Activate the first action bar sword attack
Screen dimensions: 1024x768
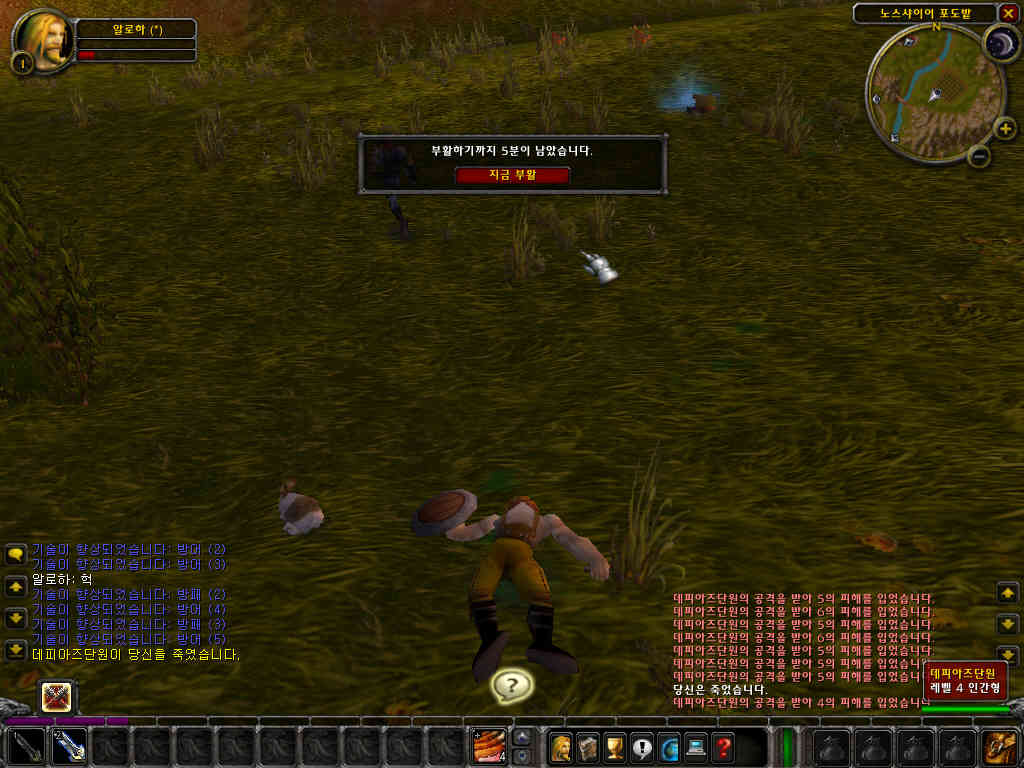tap(25, 747)
